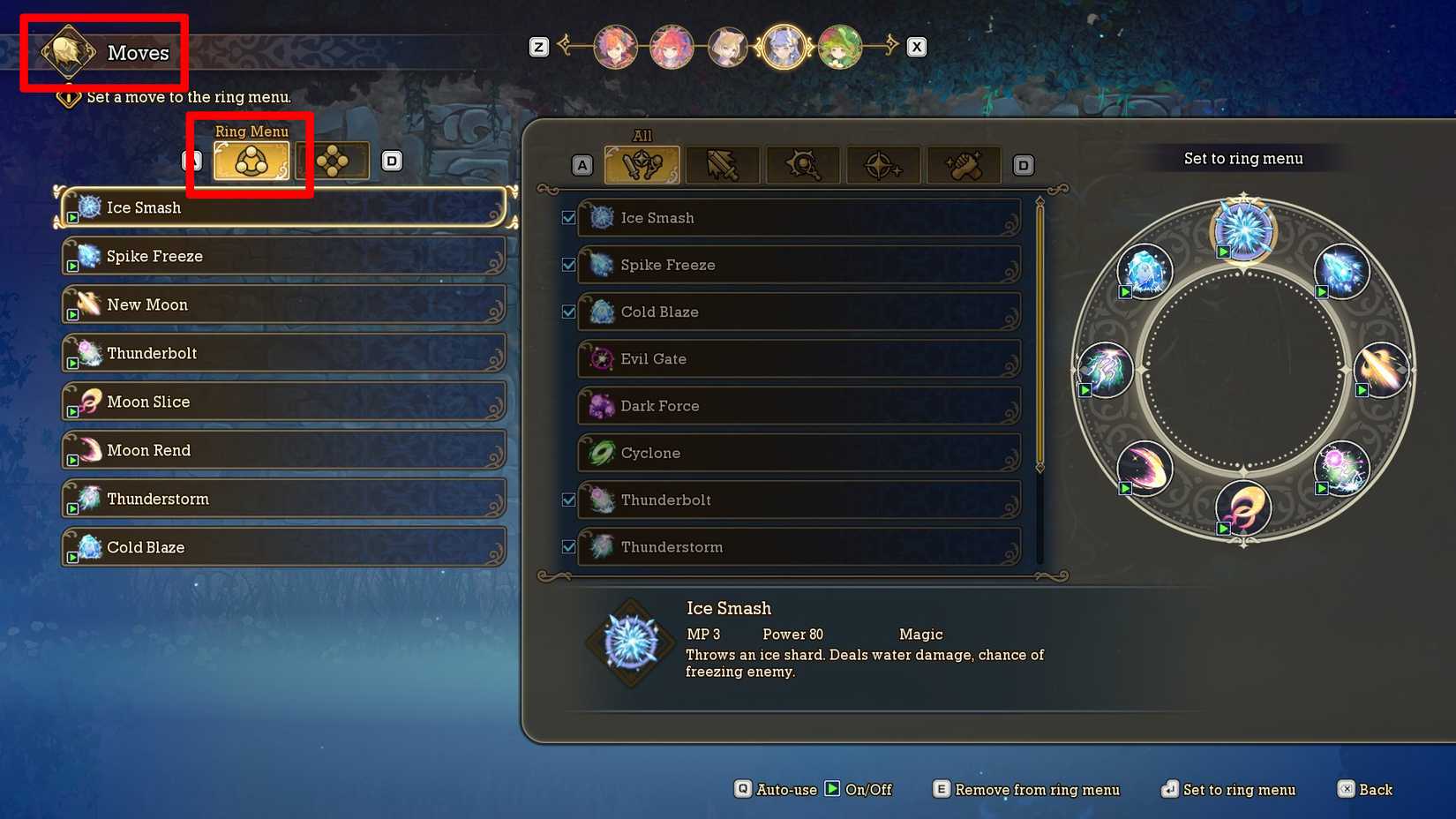The height and width of the screenshot is (819, 1456).
Task: Uncheck the Ice Smash checkbox
Action: (568, 217)
